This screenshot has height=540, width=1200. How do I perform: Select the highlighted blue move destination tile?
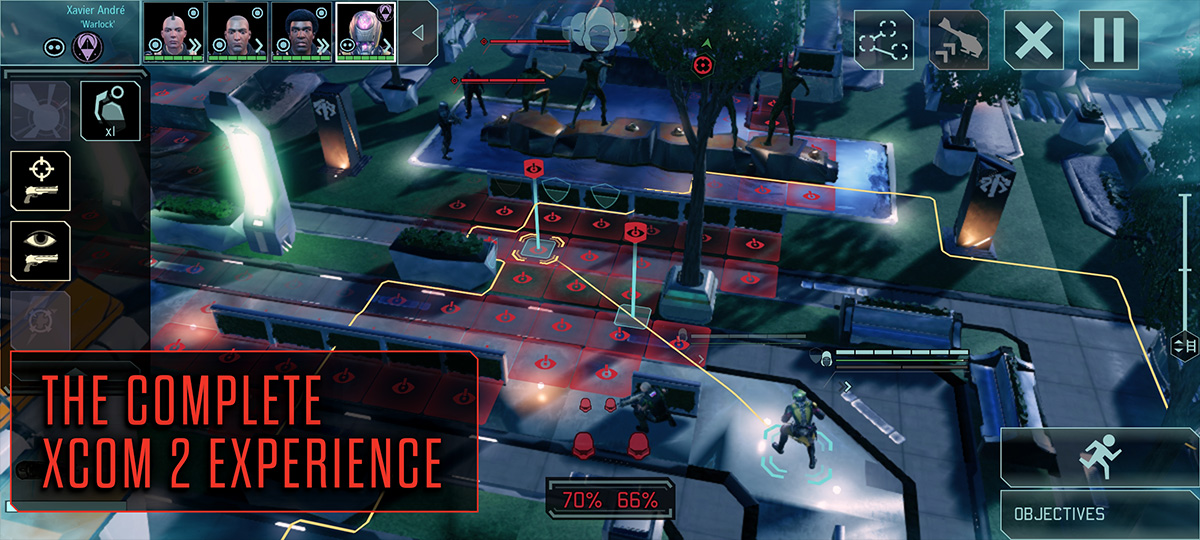coord(536,246)
